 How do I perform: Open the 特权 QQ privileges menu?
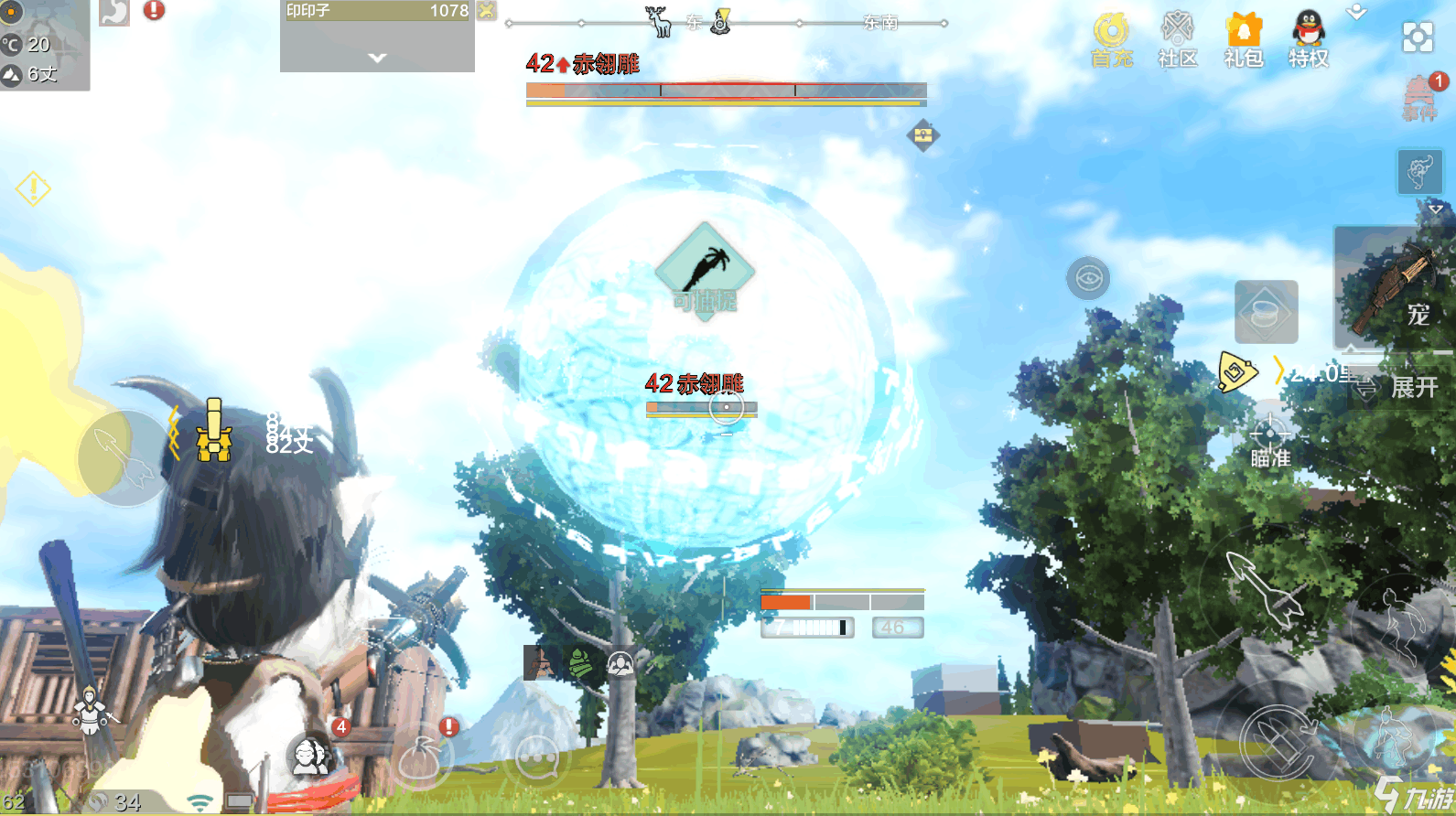click(1309, 40)
